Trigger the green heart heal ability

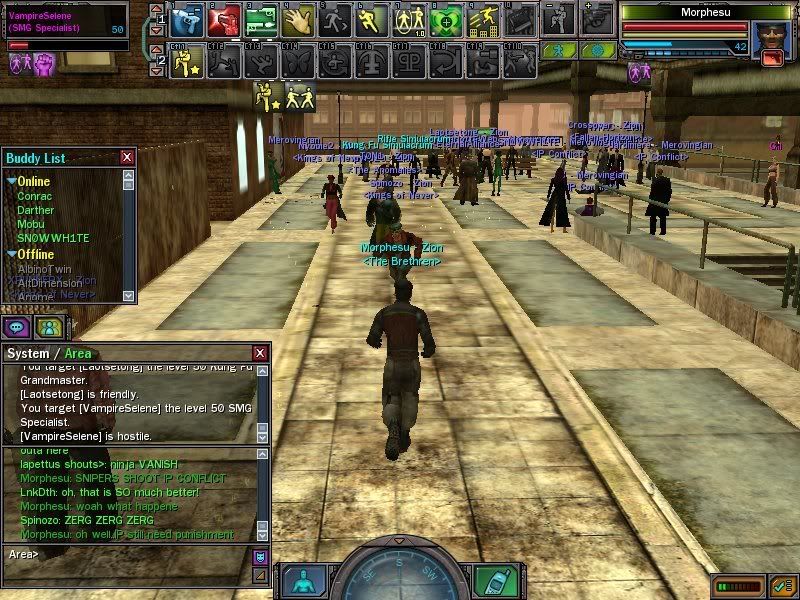point(446,20)
